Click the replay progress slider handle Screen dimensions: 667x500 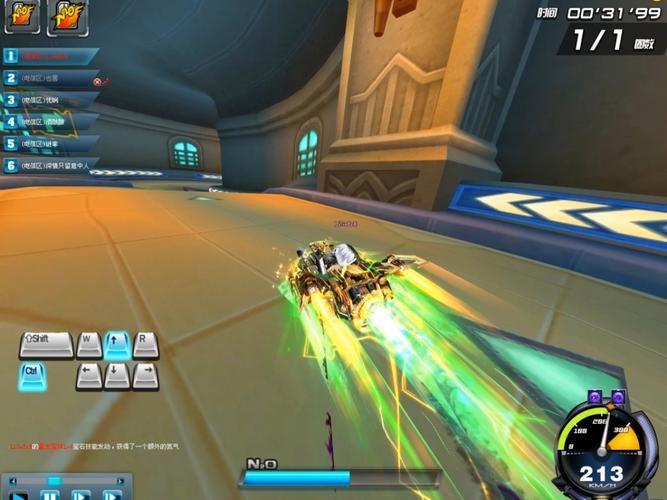click(54, 481)
